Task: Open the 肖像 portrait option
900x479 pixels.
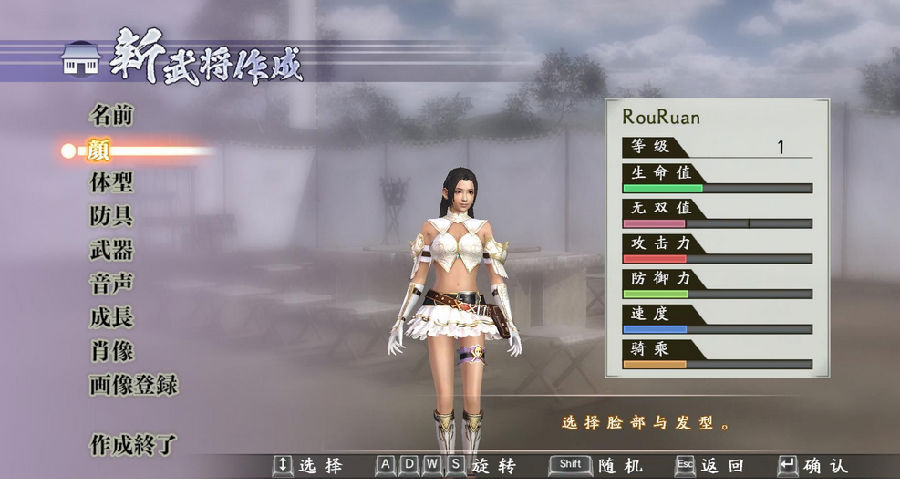Action: pos(110,352)
